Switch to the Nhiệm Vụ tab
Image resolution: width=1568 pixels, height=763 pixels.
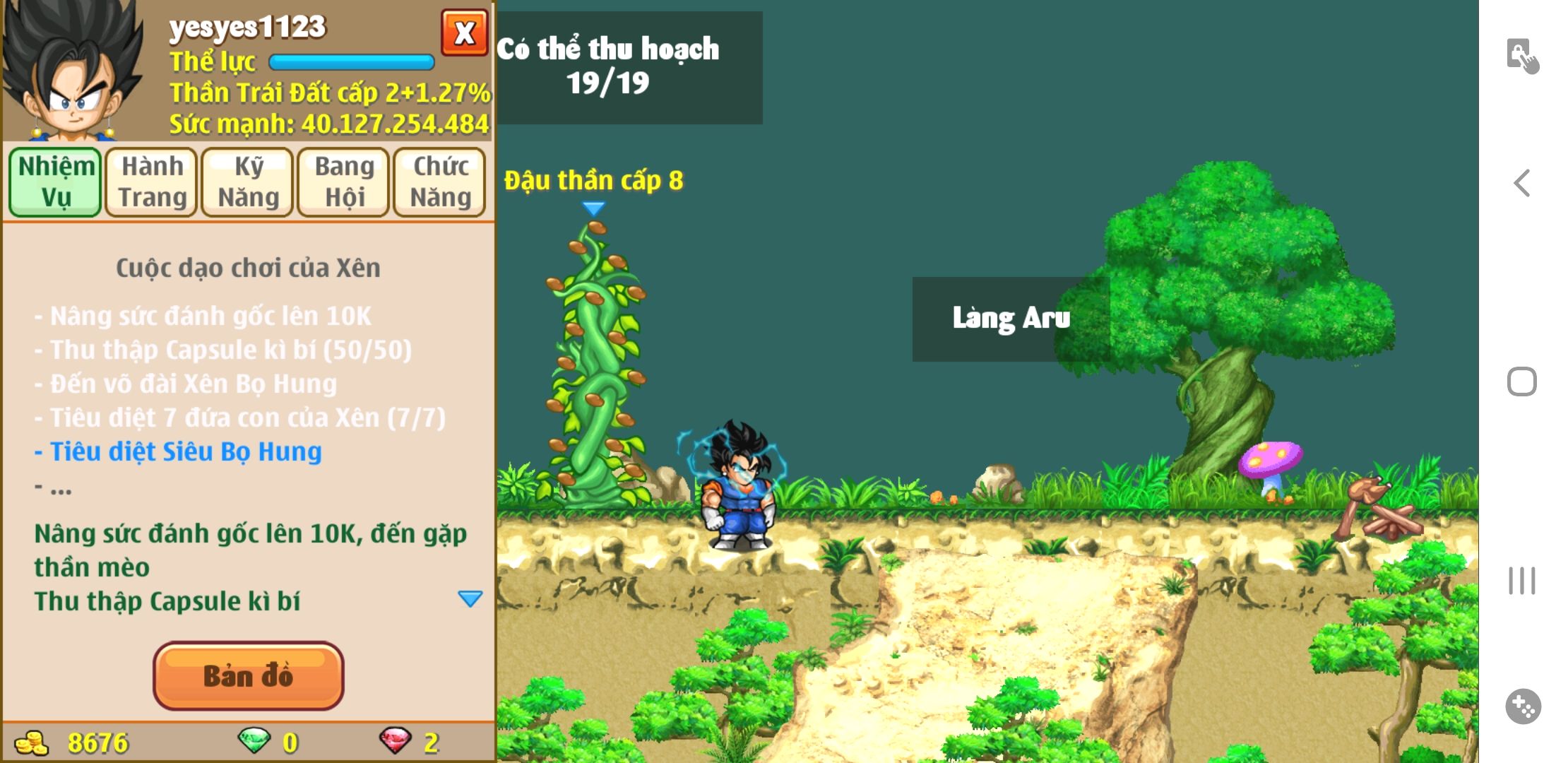click(x=56, y=182)
